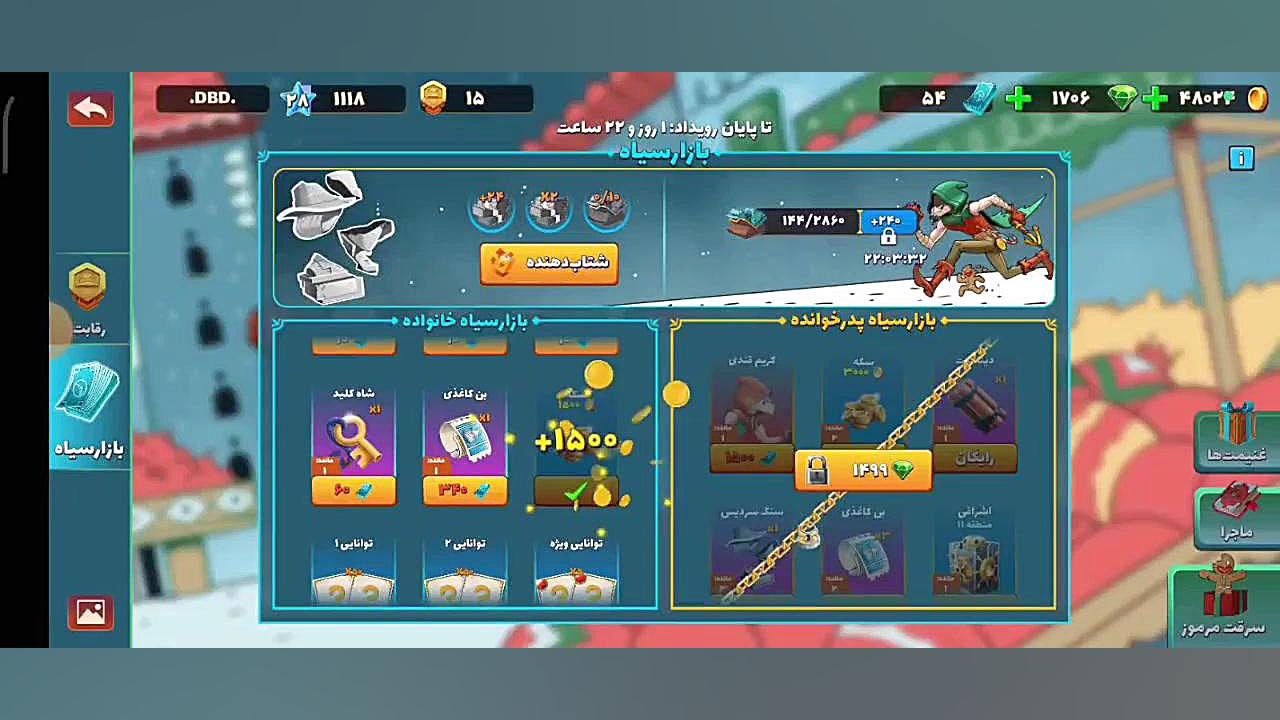Add more coins with the green plus
Viewport: 1280px width, 720px height.
coord(1155,99)
